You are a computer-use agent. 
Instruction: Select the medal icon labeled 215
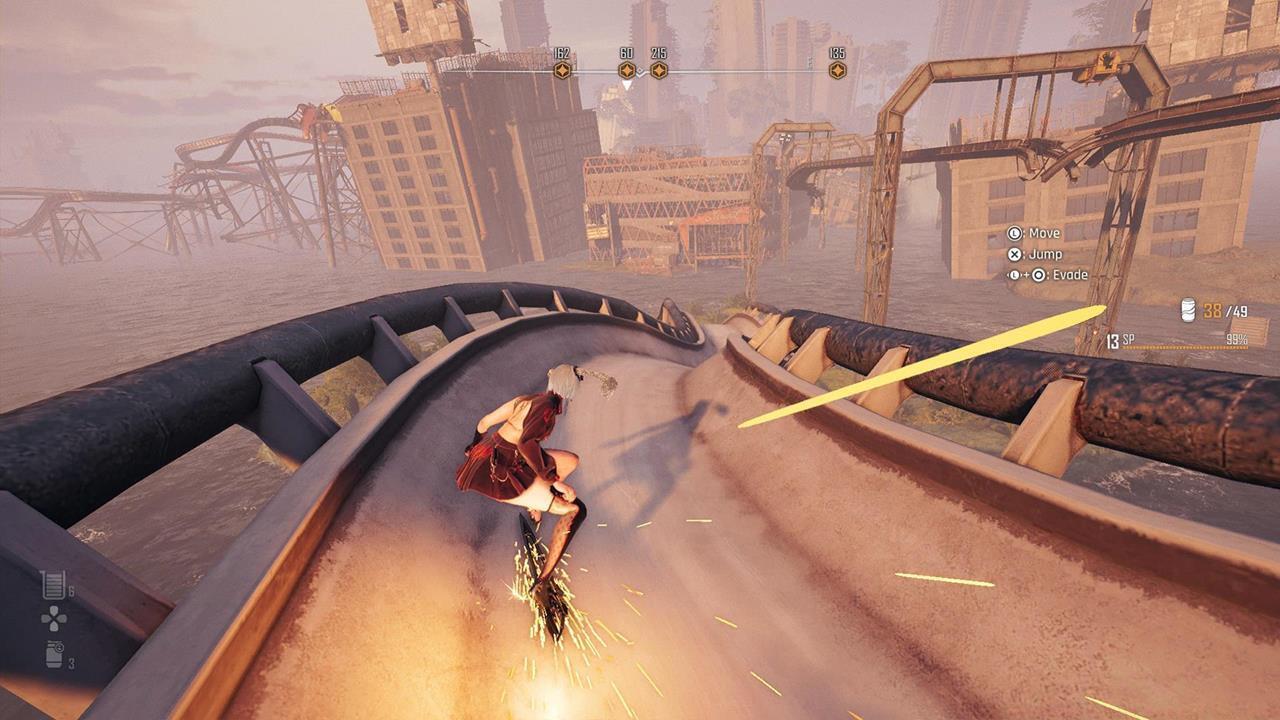(659, 69)
